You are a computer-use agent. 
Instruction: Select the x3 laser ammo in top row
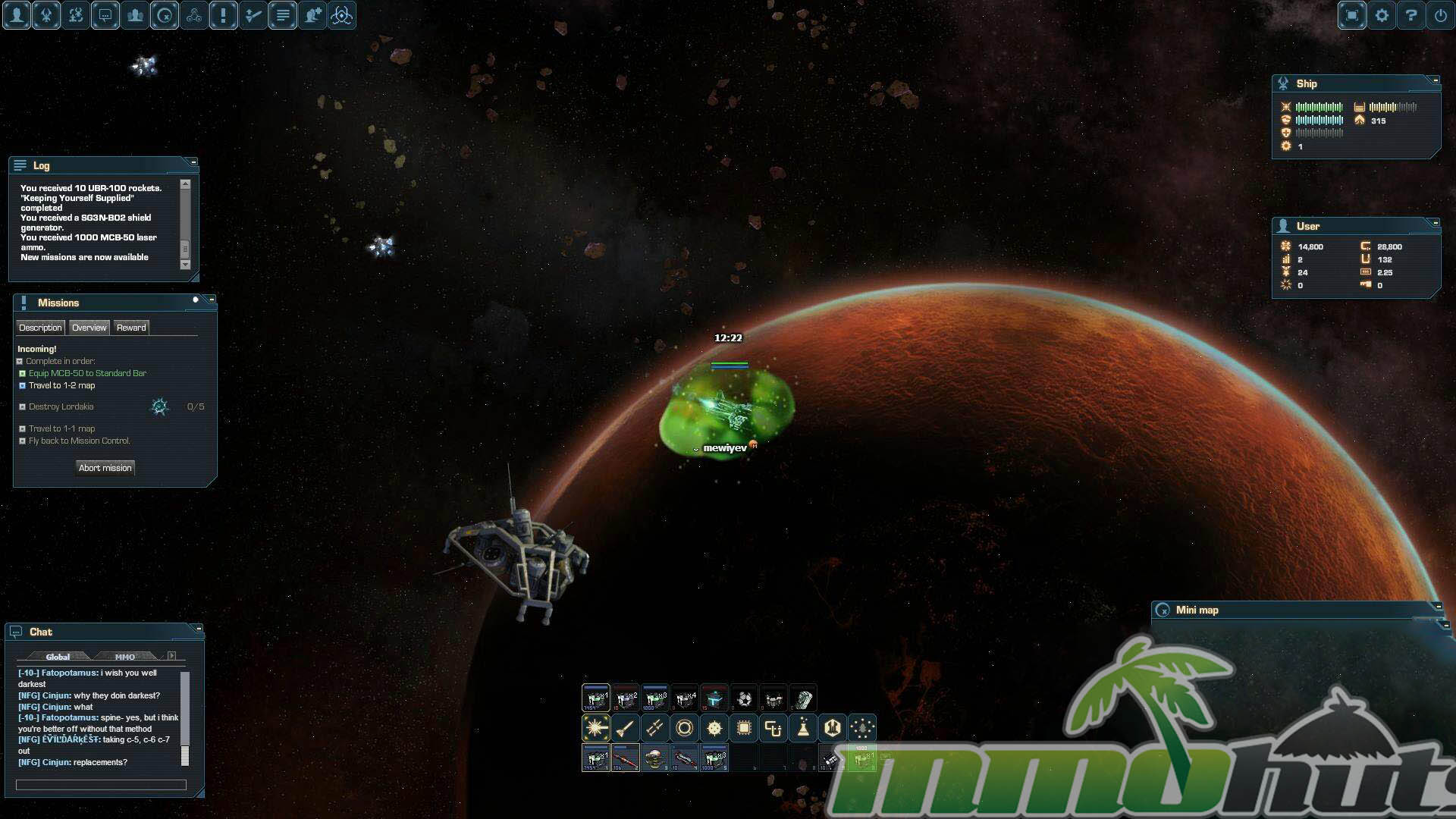coord(655,698)
